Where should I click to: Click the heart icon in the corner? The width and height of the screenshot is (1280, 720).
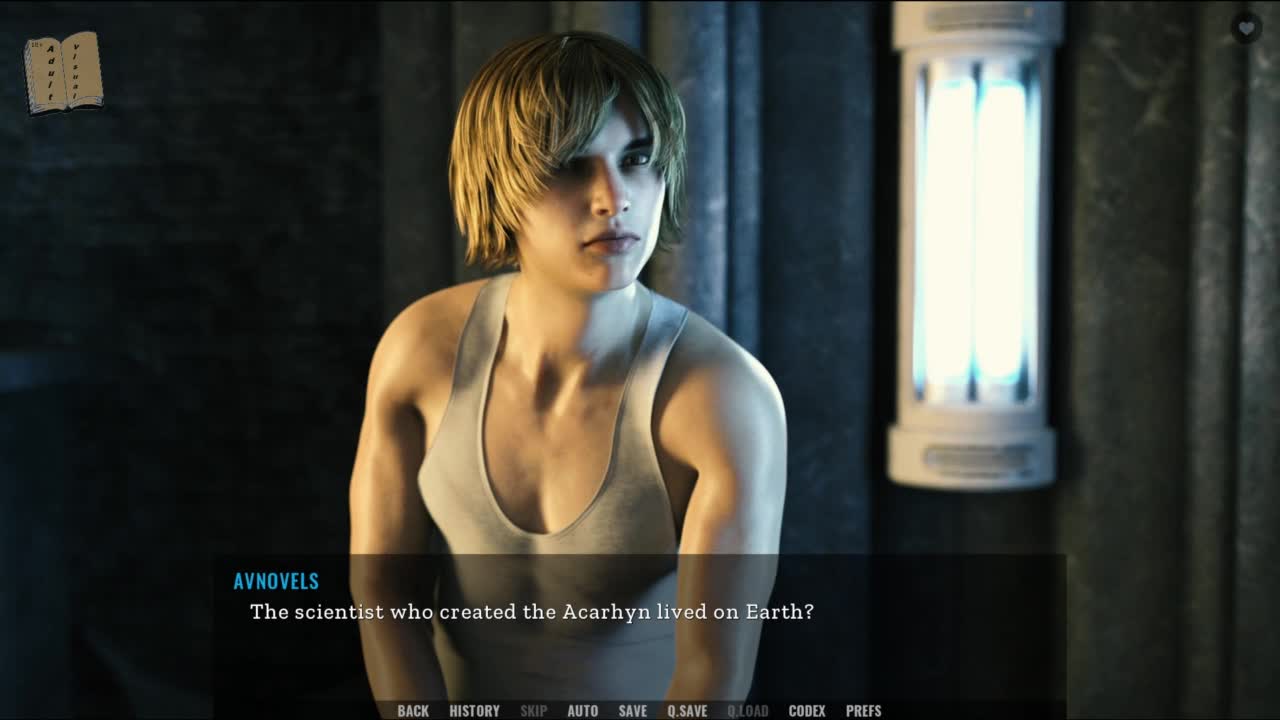[x=1245, y=28]
